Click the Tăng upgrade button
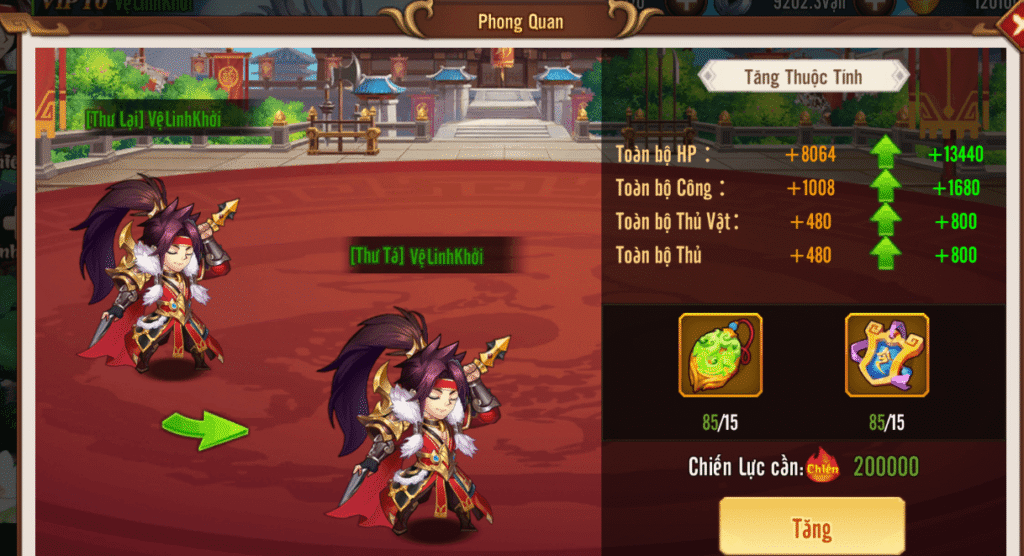The width and height of the screenshot is (1024, 556). tap(811, 527)
